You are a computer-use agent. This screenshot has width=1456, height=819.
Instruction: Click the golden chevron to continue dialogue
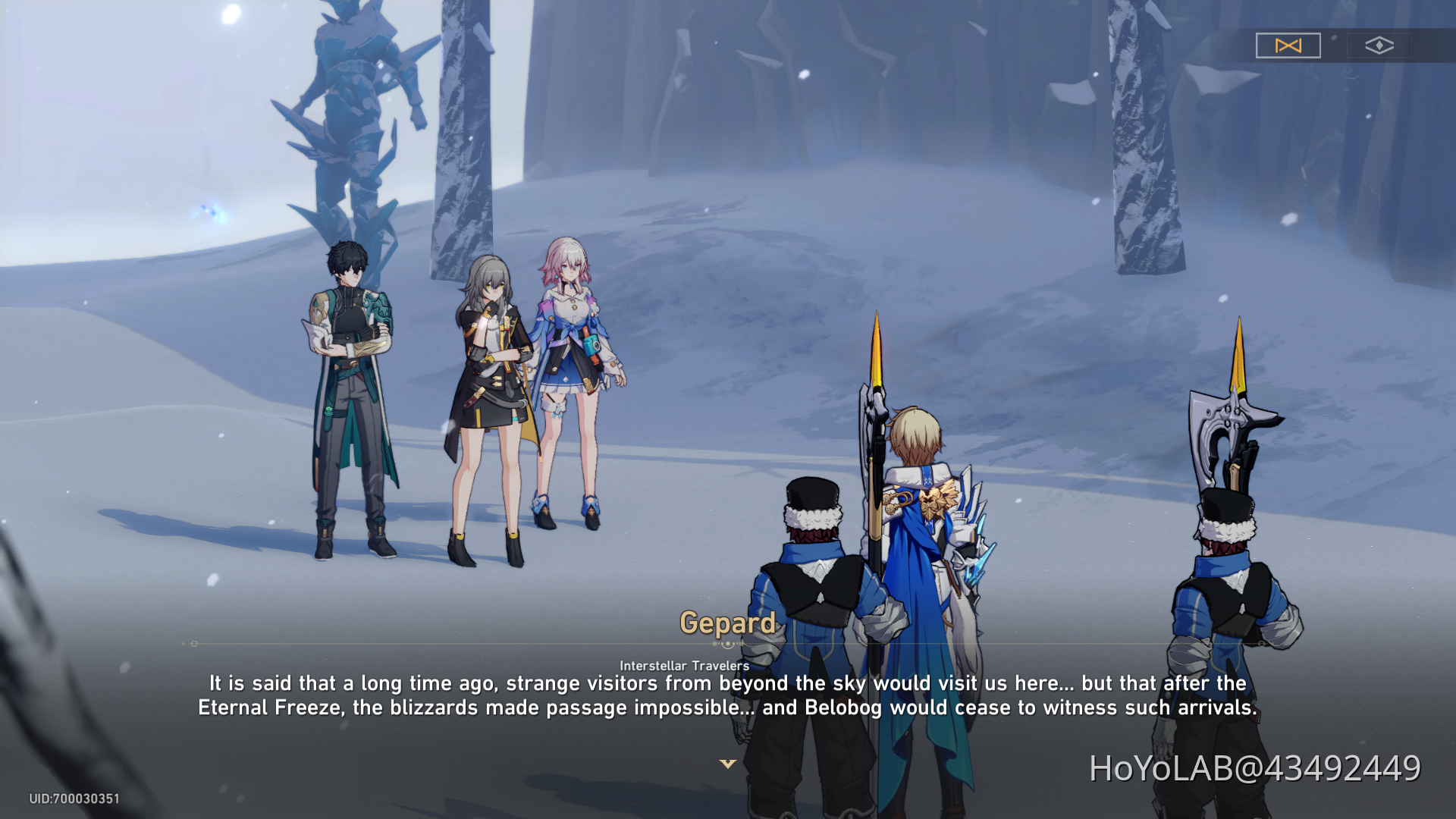(728, 765)
